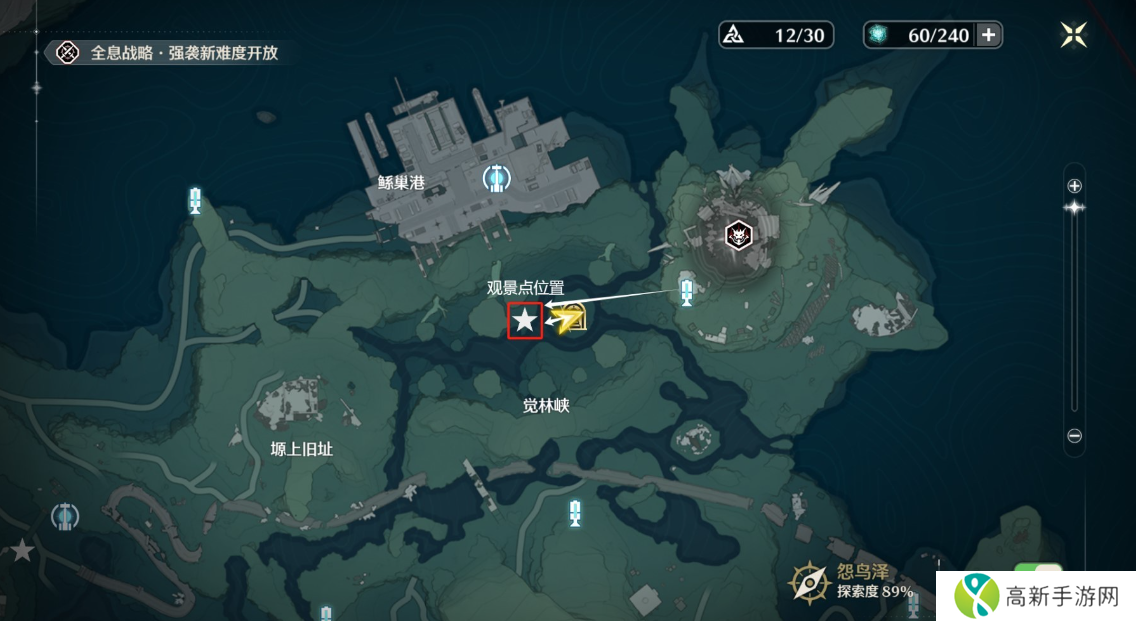Select the boss skull marker in the crater
The image size is (1136, 621).
(x=739, y=235)
